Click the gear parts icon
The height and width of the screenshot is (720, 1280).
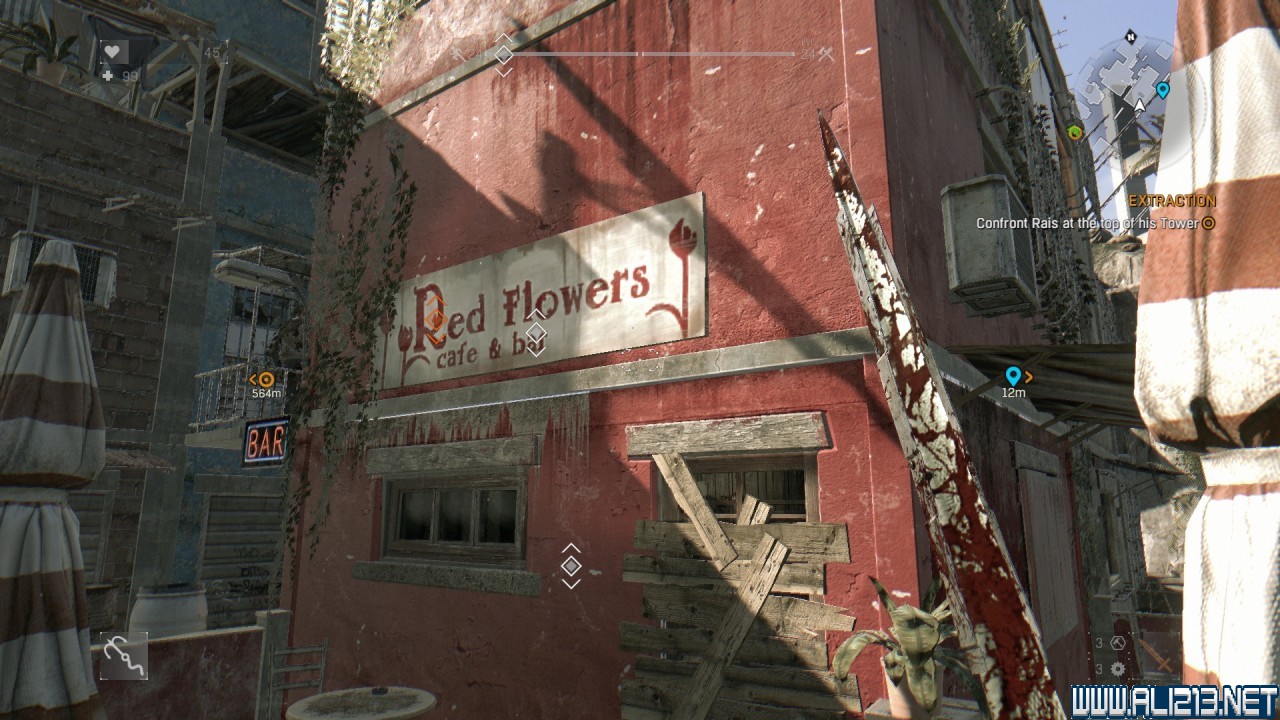[x=1118, y=669]
